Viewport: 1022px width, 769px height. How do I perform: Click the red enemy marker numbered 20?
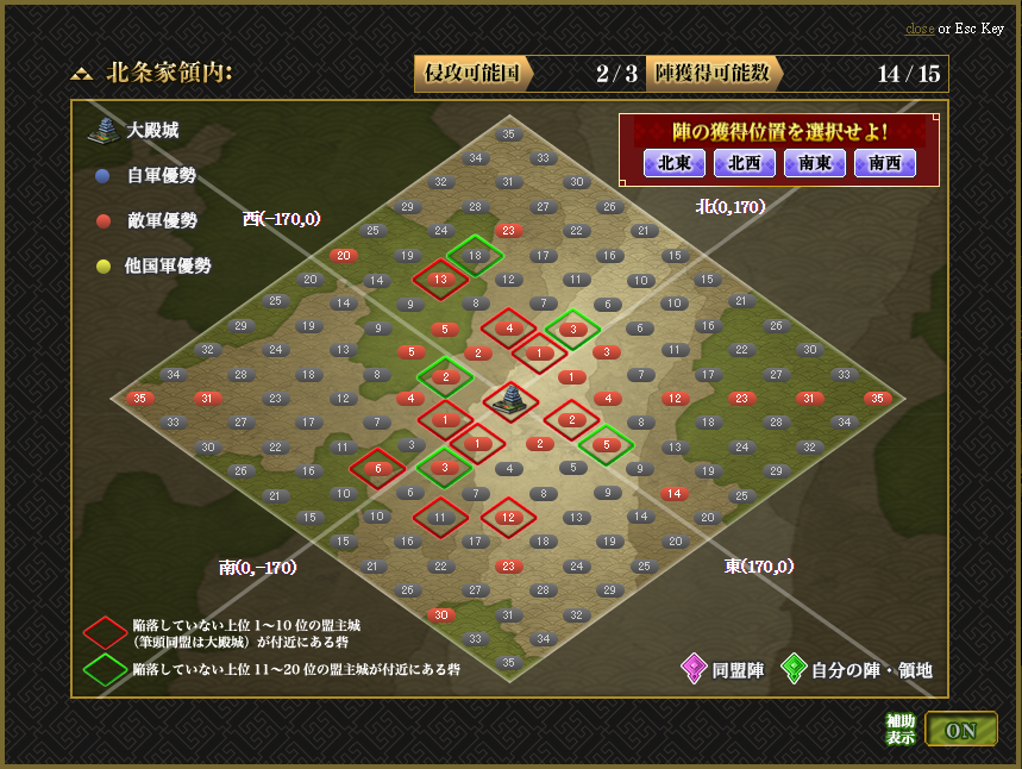click(344, 256)
